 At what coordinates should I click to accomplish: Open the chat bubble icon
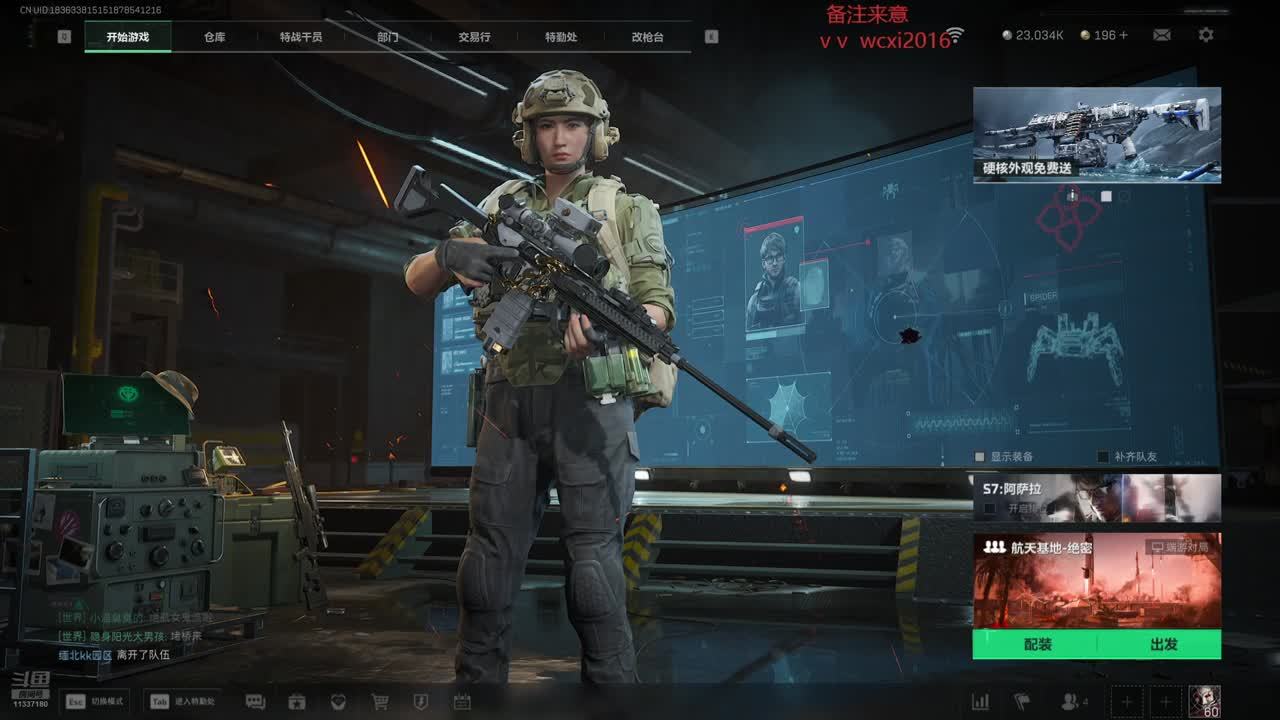tap(255, 702)
